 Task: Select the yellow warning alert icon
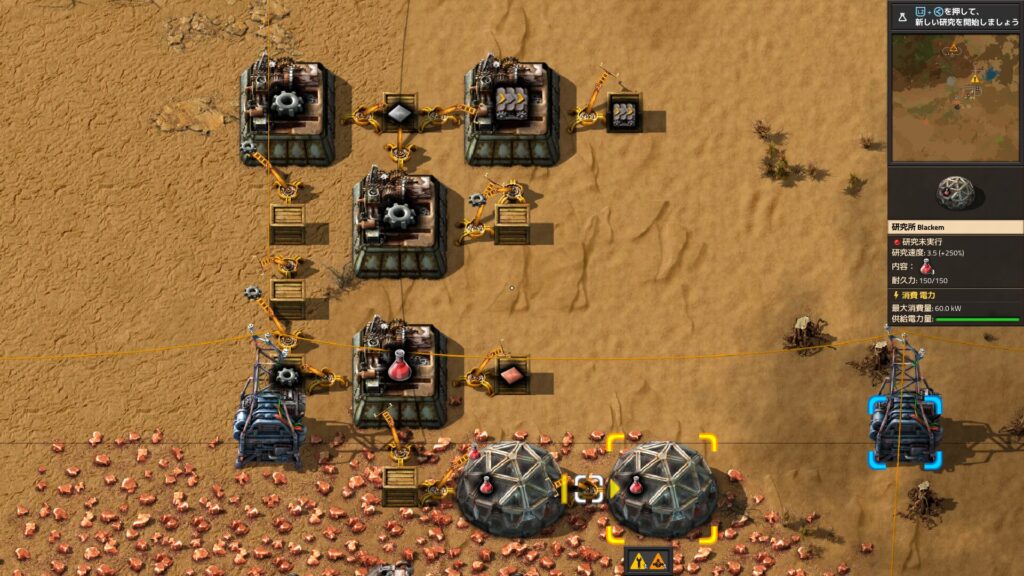coord(647,562)
